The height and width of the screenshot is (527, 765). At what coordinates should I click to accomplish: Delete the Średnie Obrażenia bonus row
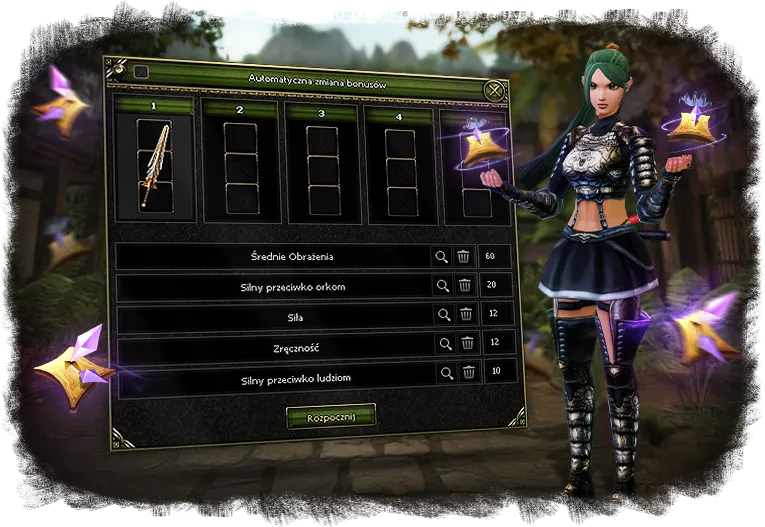(x=464, y=257)
